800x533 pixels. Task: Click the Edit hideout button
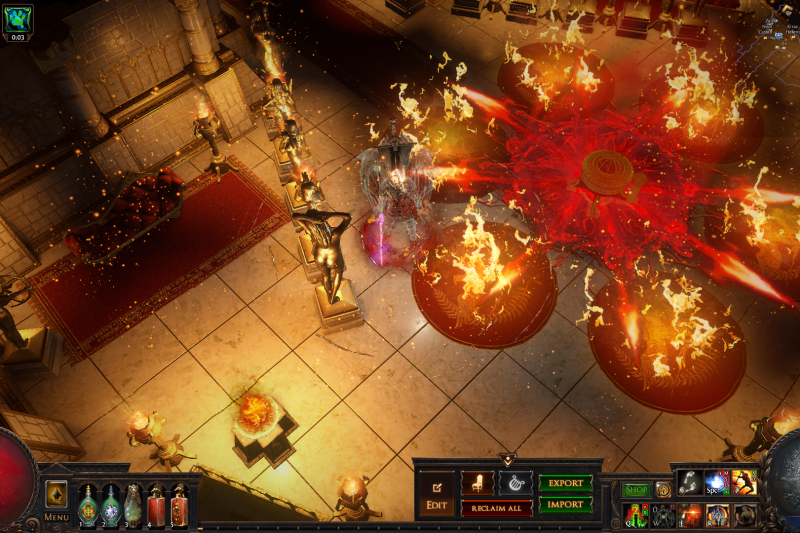[436, 493]
